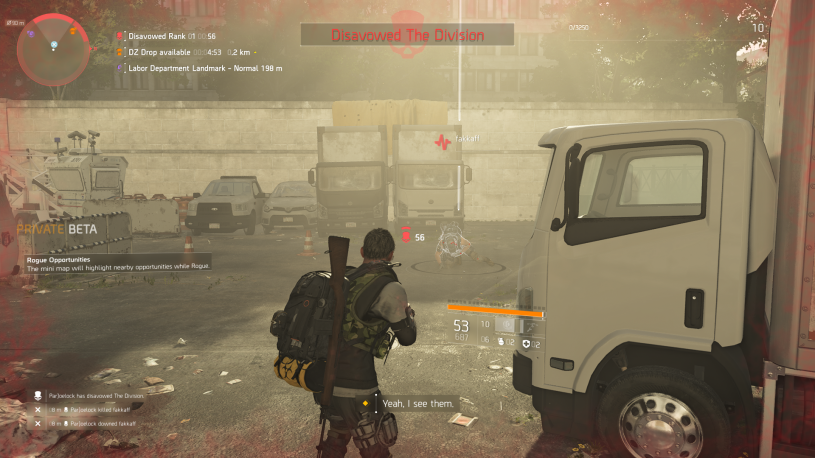The width and height of the screenshot is (815, 458).
Task: Click the armor kit shield icon
Action: [526, 343]
